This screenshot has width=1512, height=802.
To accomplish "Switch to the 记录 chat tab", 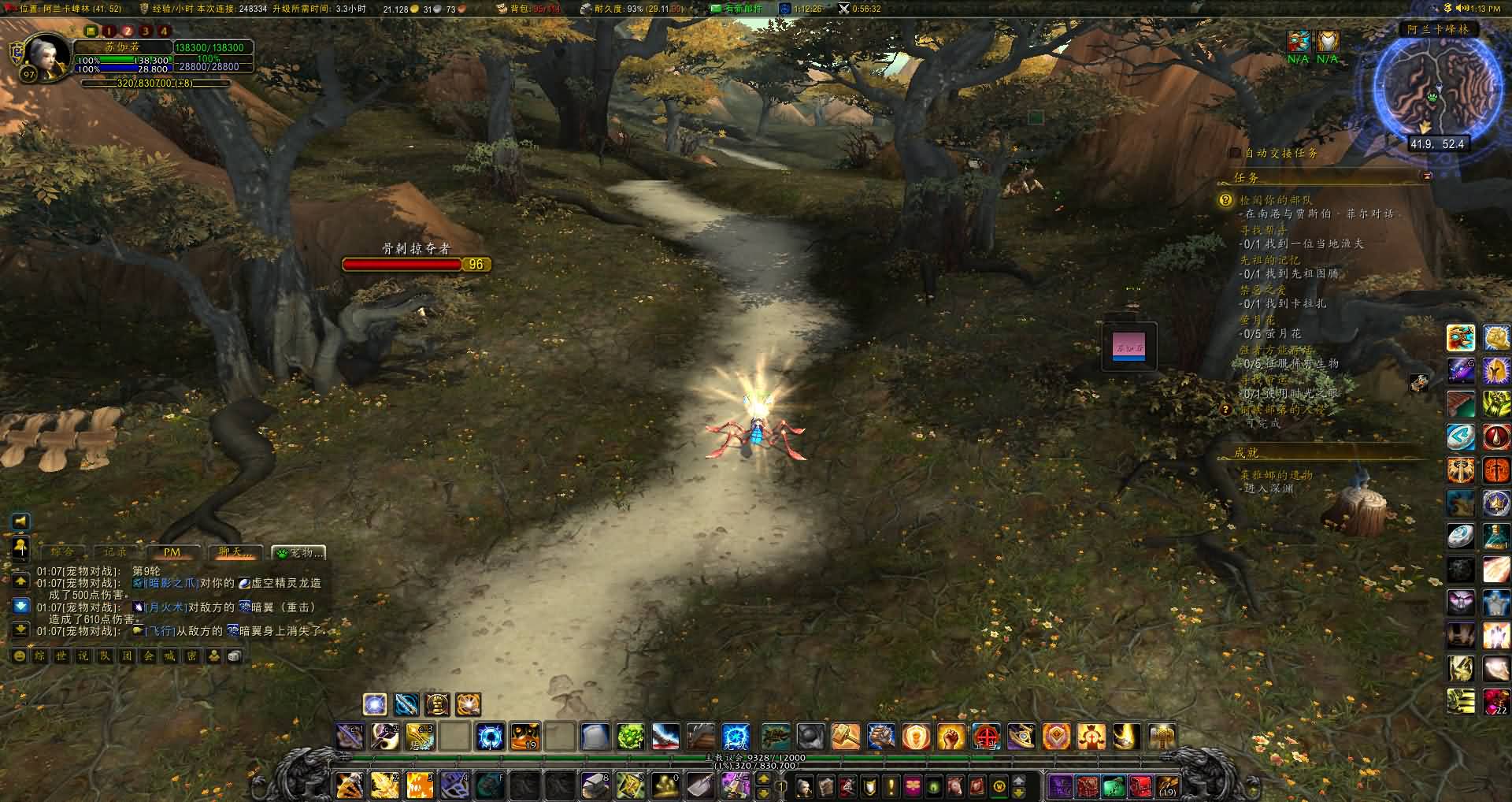I will point(116,552).
